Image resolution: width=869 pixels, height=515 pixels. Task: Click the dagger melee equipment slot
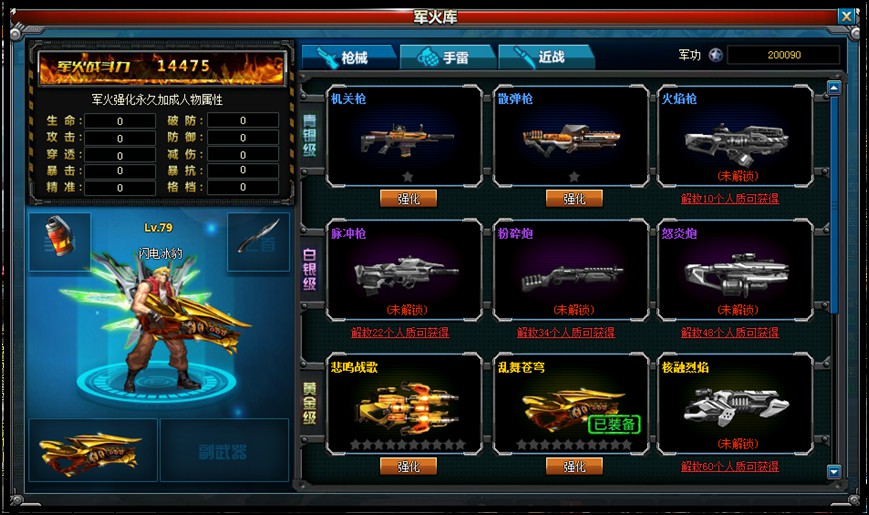point(258,242)
